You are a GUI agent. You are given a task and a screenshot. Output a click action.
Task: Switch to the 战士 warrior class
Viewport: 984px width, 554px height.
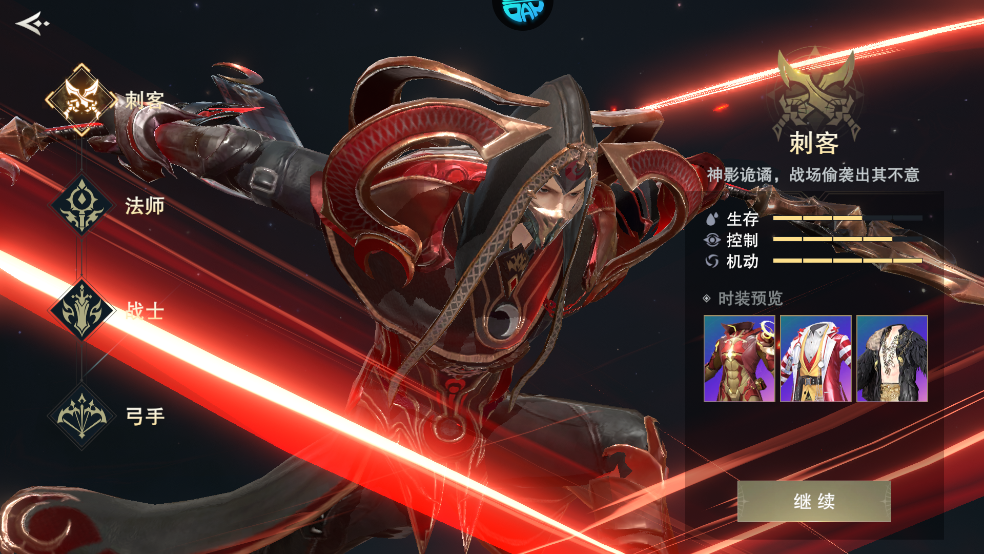coord(81,311)
